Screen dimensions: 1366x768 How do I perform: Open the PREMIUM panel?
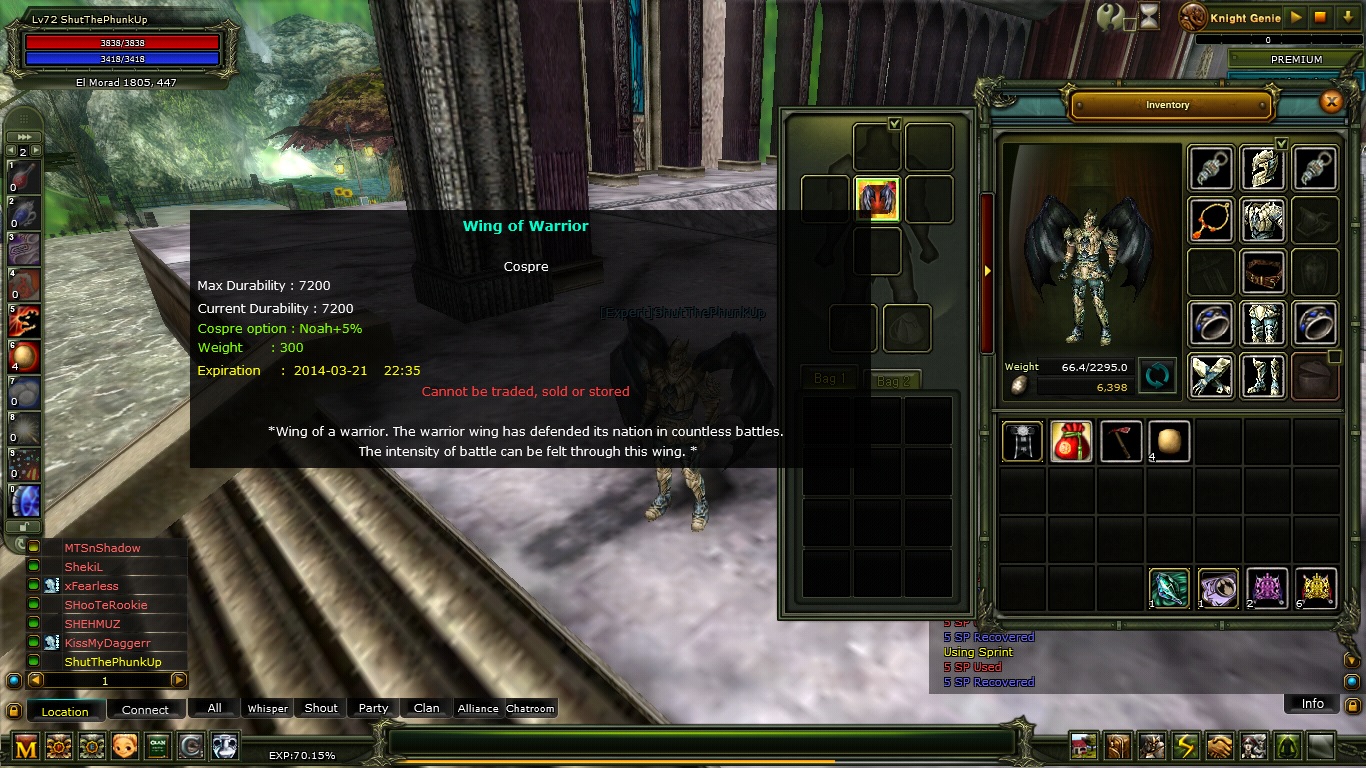(1296, 59)
